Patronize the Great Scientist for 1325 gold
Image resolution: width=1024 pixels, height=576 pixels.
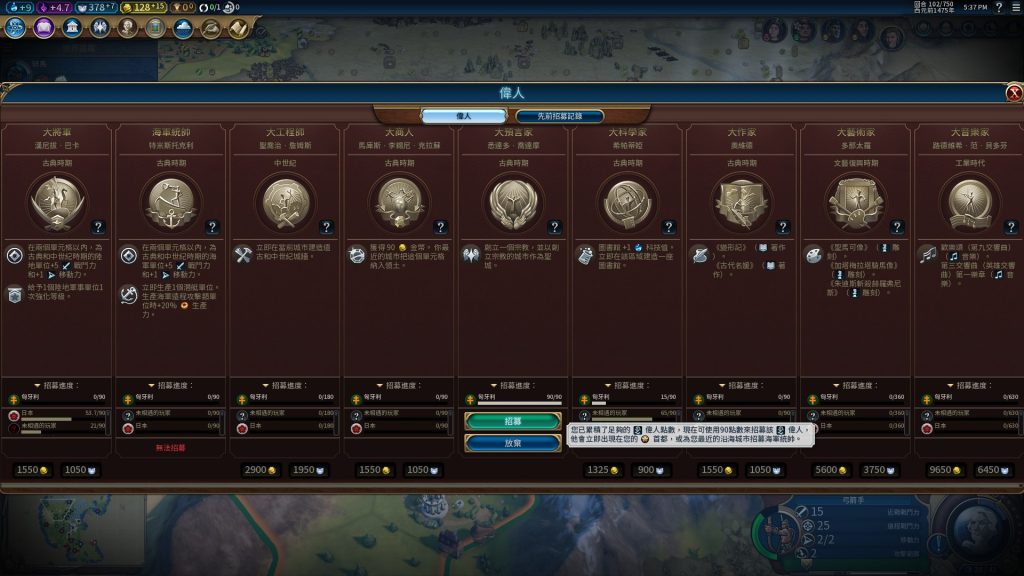[602, 470]
